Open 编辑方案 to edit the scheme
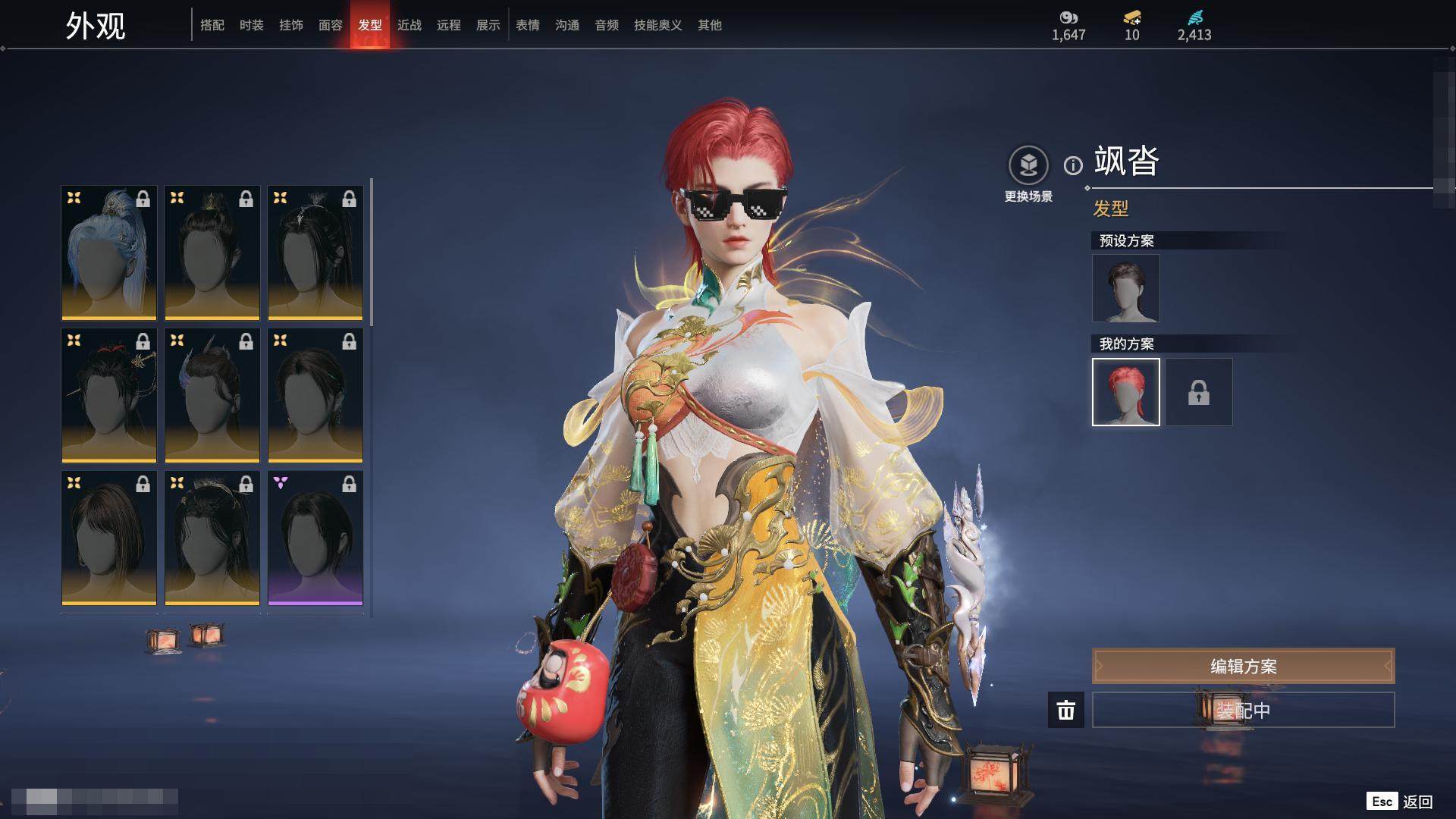 pos(1243,666)
